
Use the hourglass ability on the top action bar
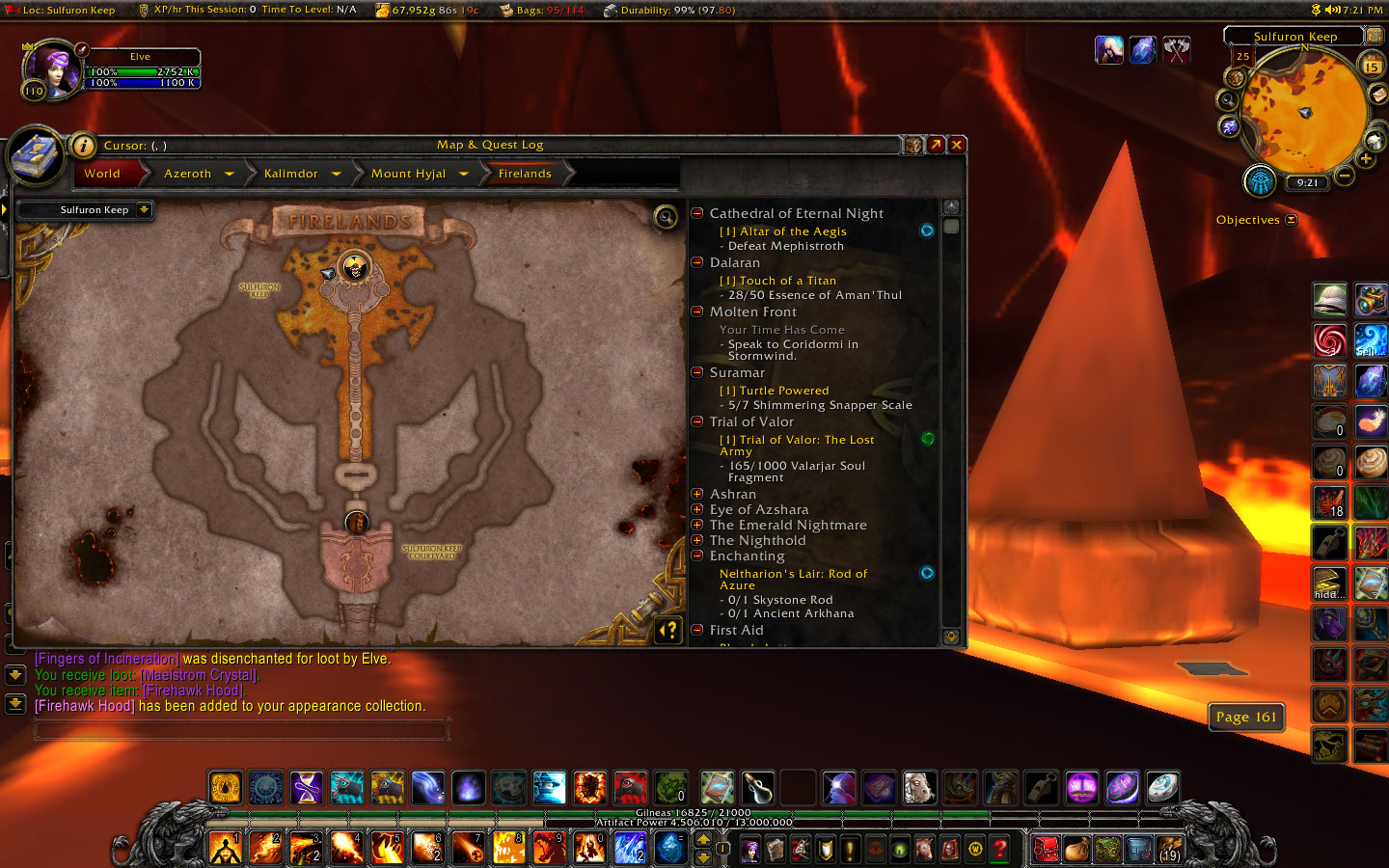click(x=306, y=788)
